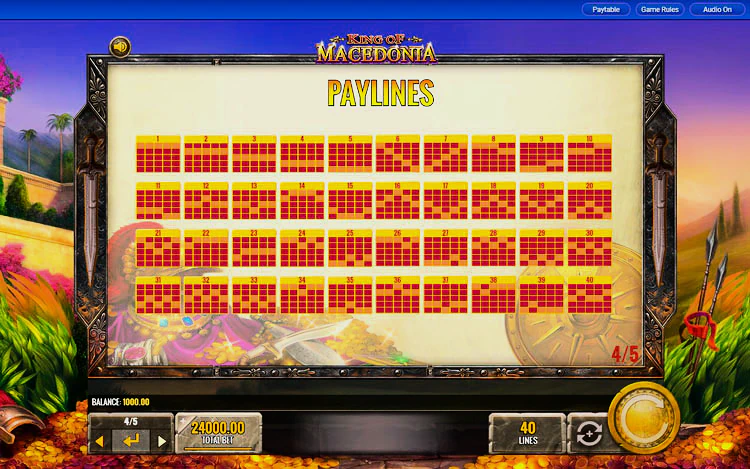Change the number of Lines
This screenshot has width=750, height=469.
point(527,433)
